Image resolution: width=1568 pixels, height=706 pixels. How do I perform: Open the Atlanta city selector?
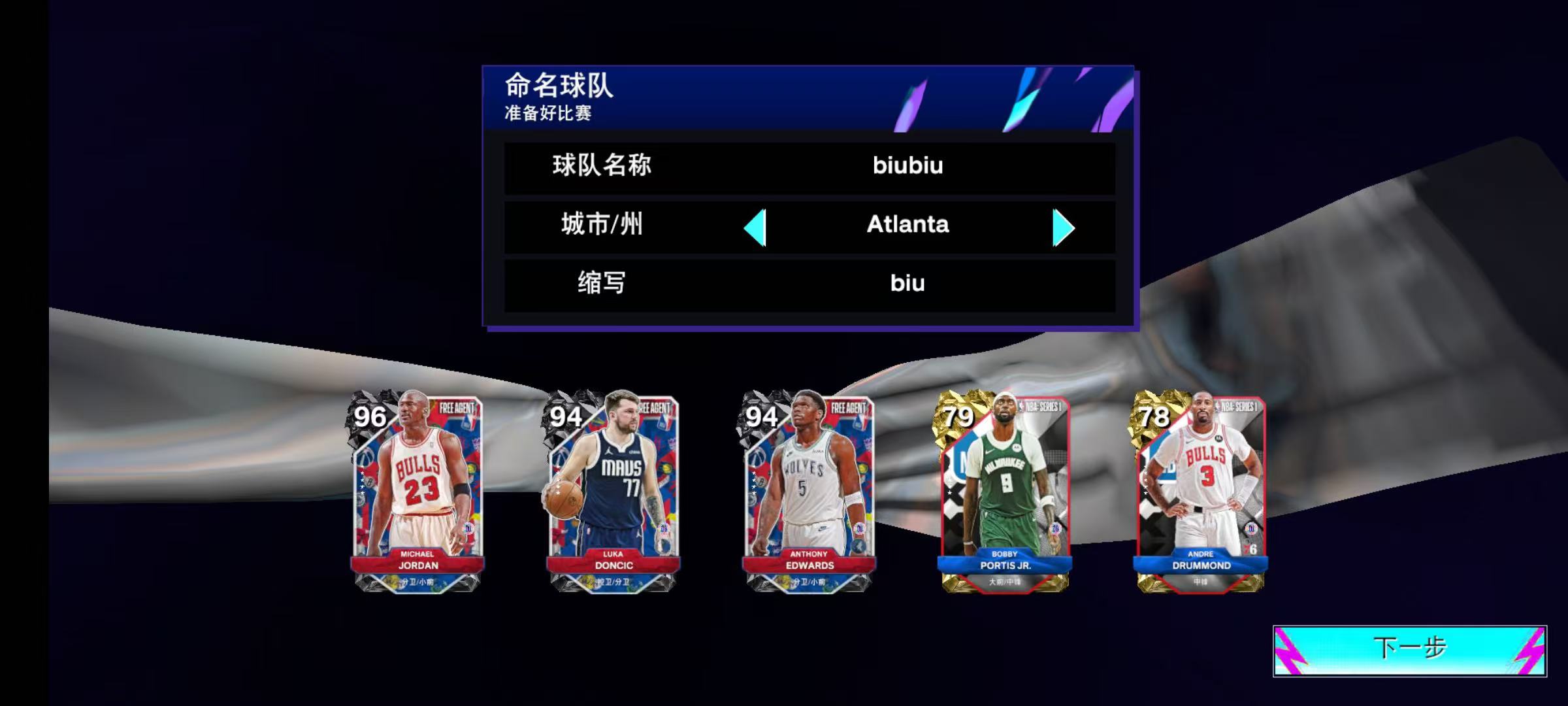(908, 226)
